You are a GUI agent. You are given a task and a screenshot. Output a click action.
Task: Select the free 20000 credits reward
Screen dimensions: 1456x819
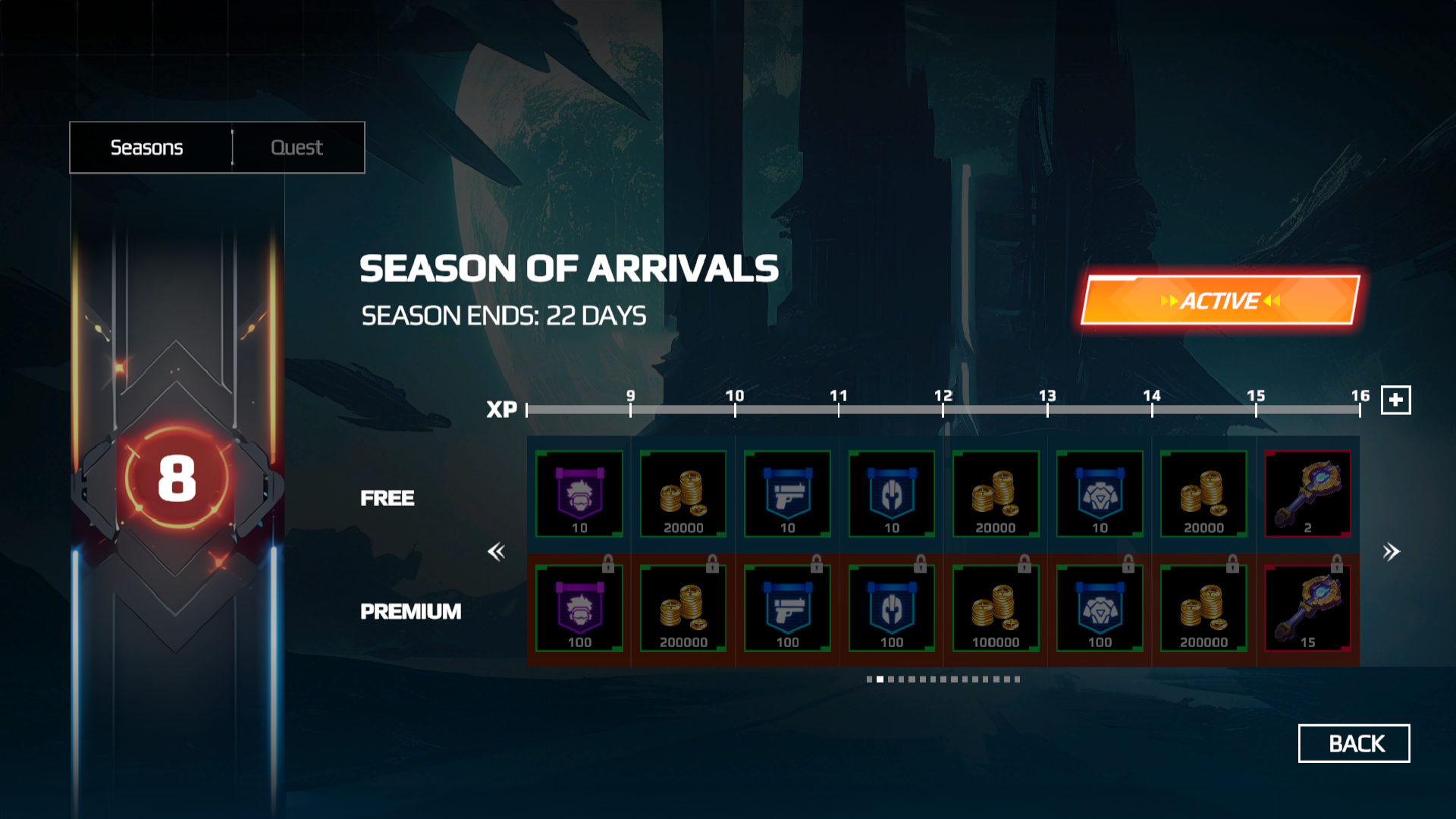pos(682,494)
